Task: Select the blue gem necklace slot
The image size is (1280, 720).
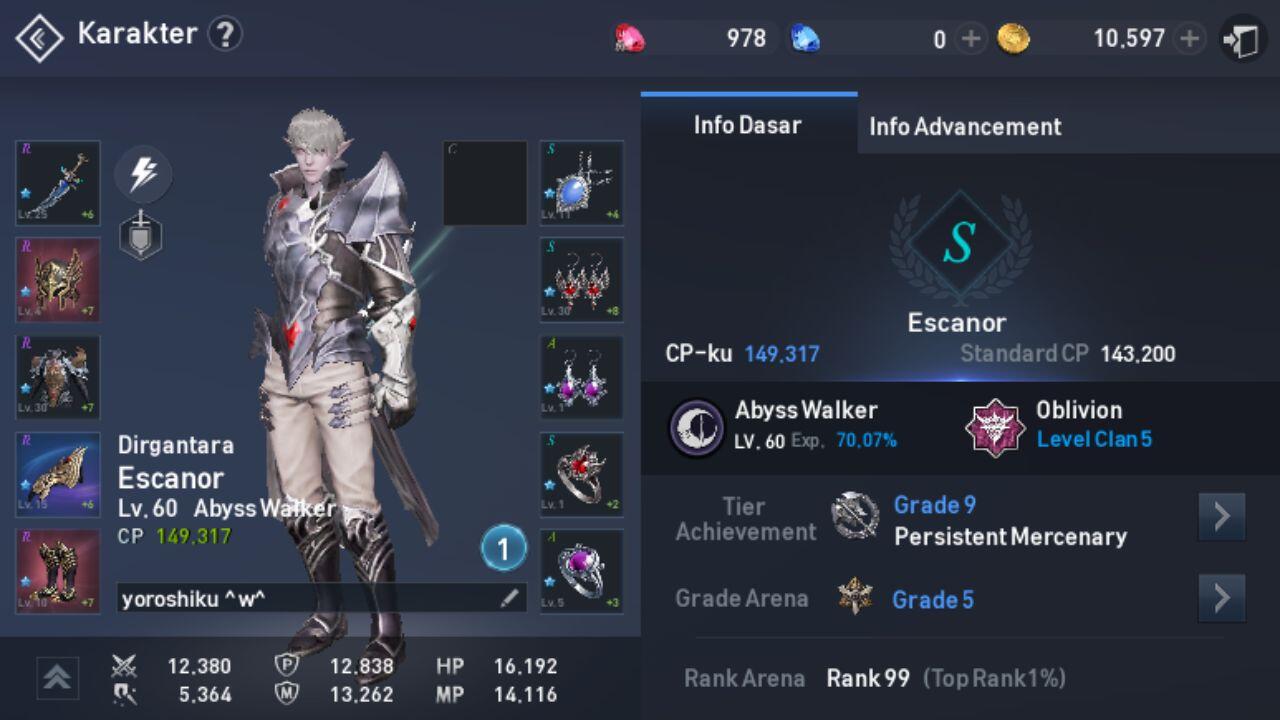Action: pyautogui.click(x=582, y=183)
